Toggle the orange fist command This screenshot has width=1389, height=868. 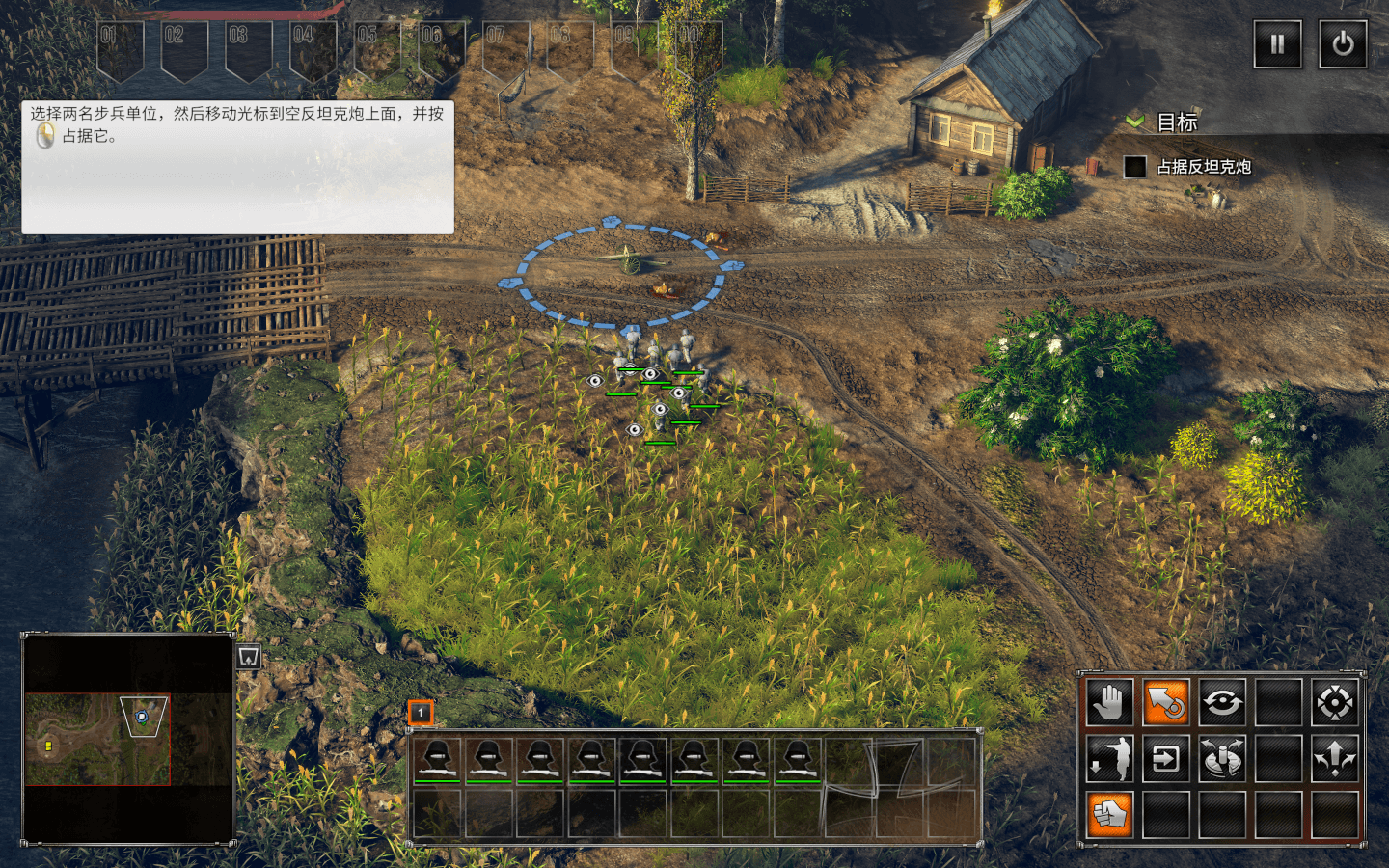(x=1109, y=815)
